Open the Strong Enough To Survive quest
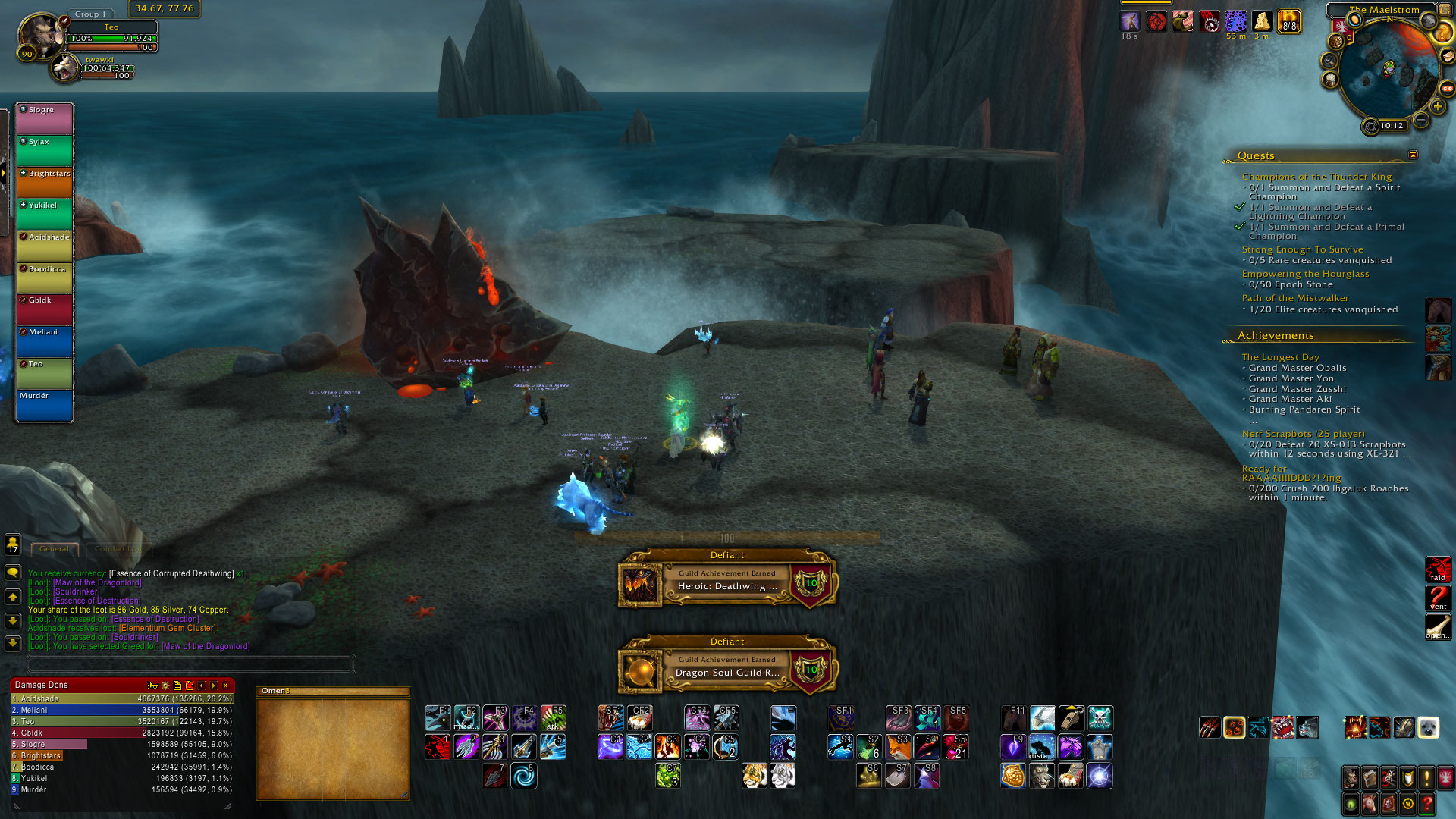1456x819 pixels. click(1302, 249)
